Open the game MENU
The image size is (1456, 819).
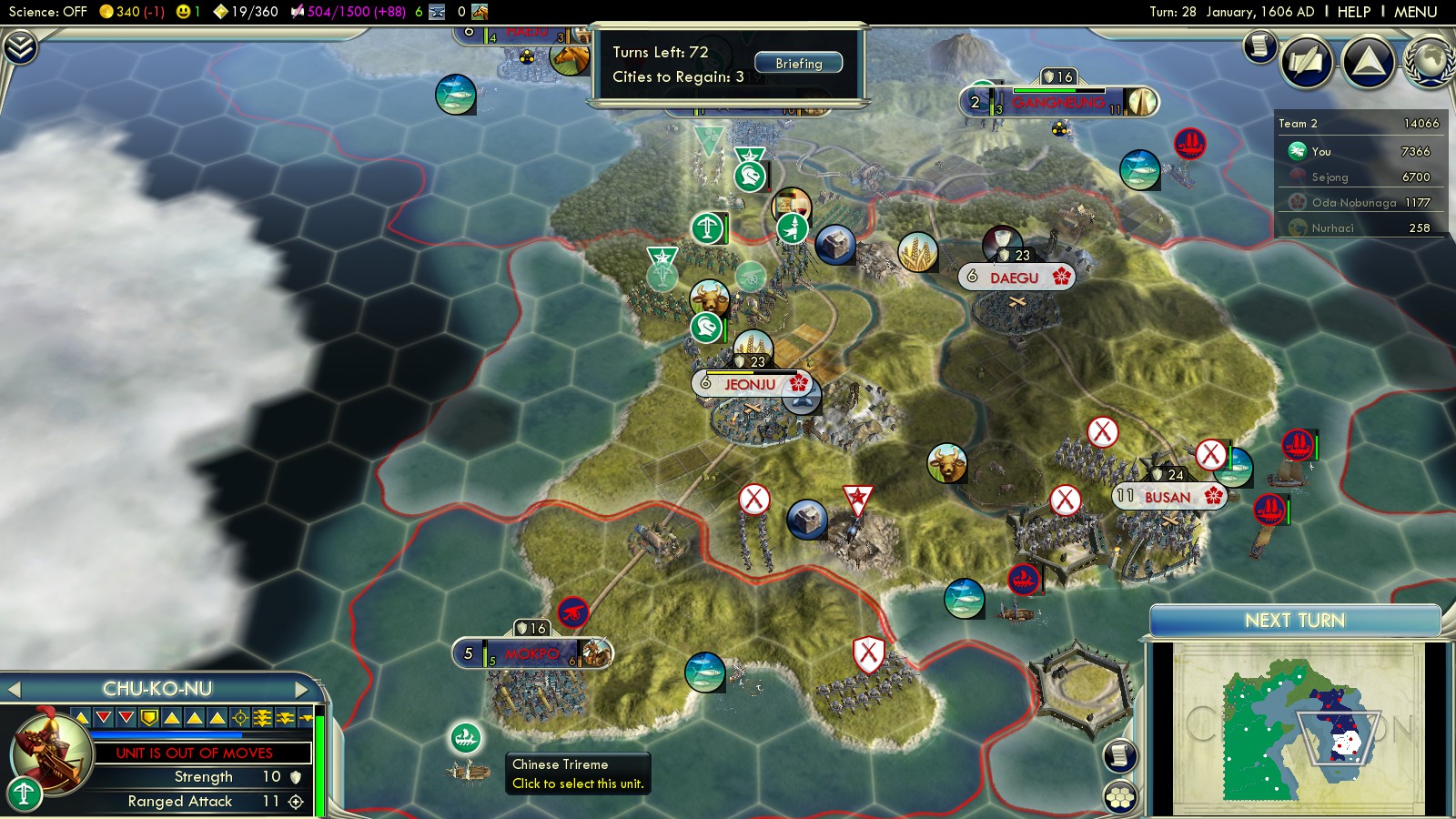[x=1415, y=12]
